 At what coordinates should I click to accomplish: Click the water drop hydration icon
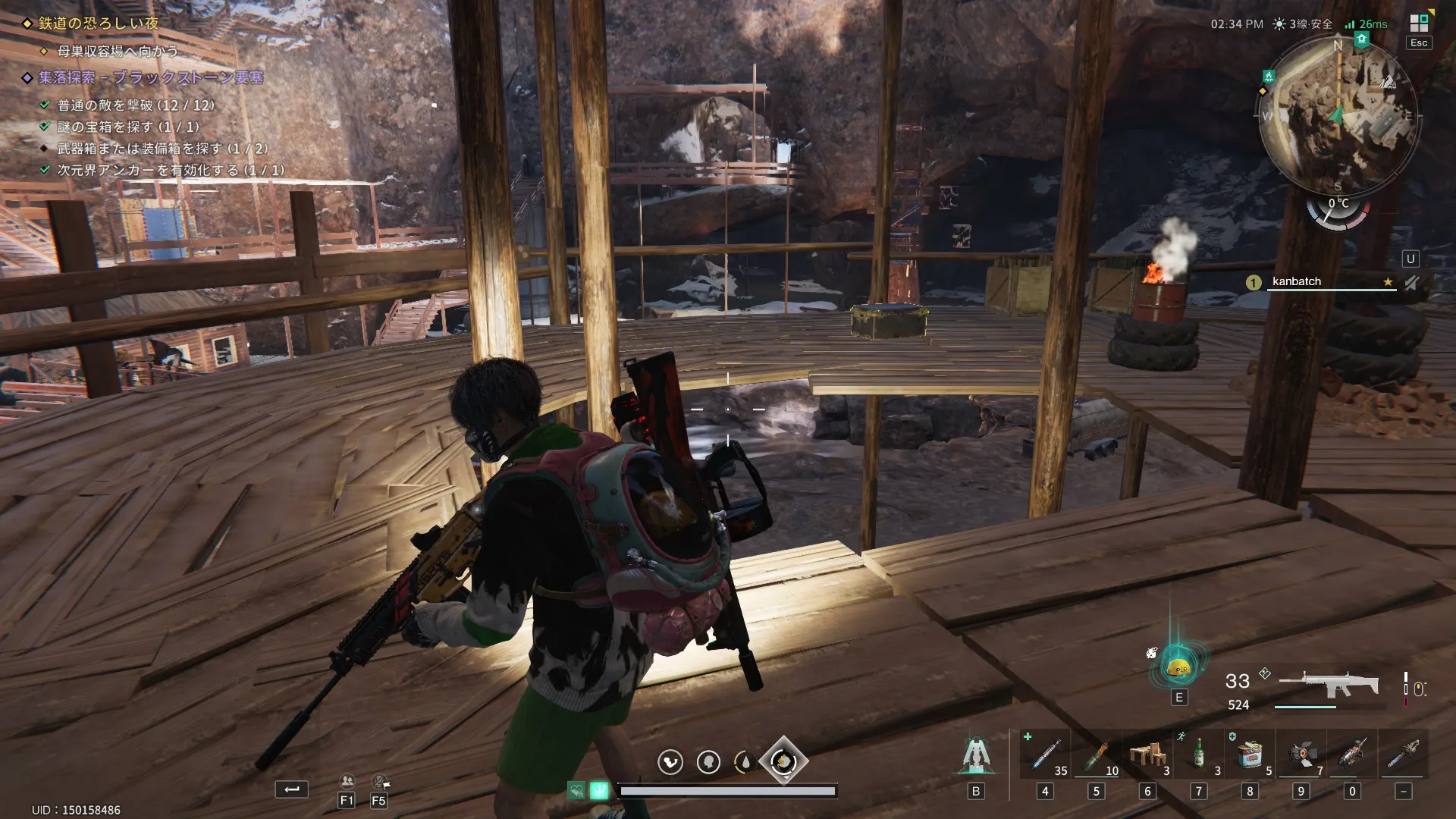point(745,761)
